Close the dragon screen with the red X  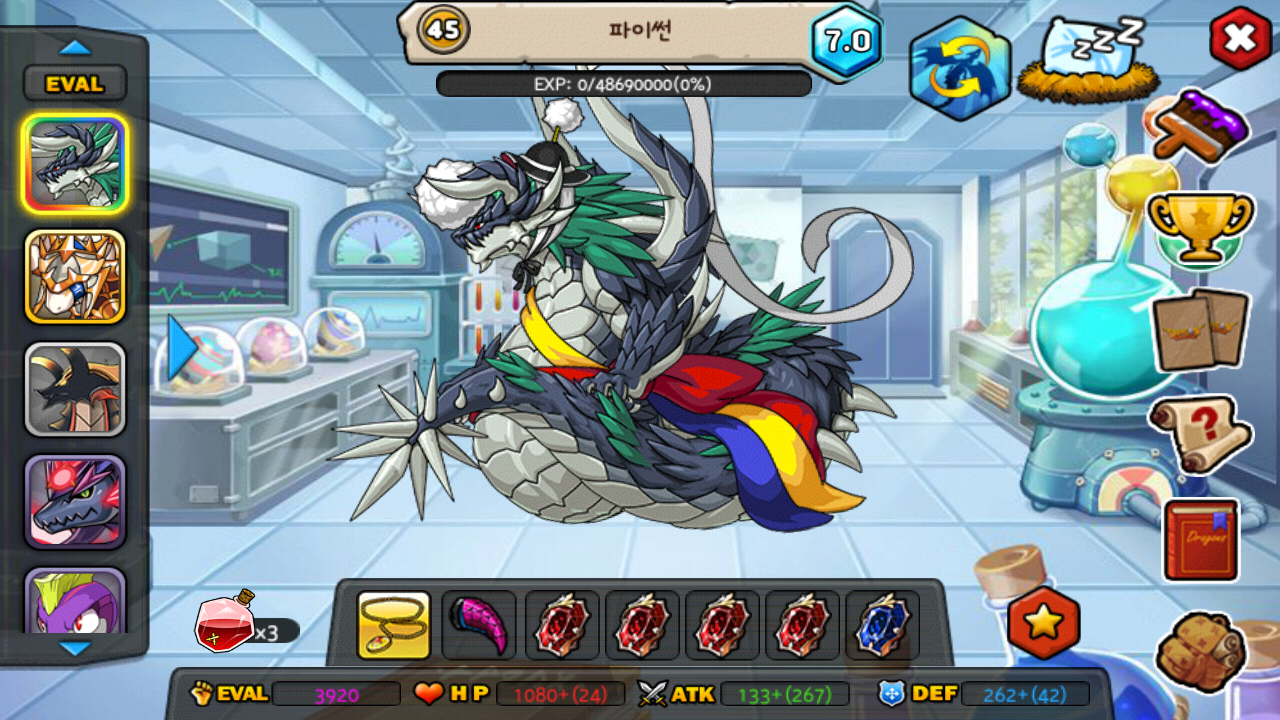tap(1240, 39)
